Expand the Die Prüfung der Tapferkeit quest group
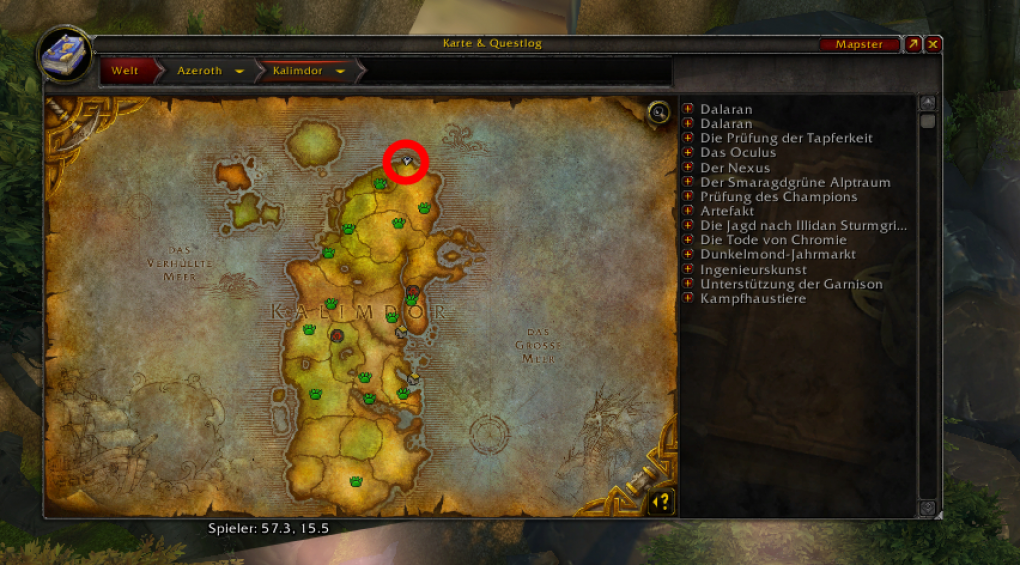This screenshot has height=565, width=1020. pyautogui.click(x=688, y=138)
